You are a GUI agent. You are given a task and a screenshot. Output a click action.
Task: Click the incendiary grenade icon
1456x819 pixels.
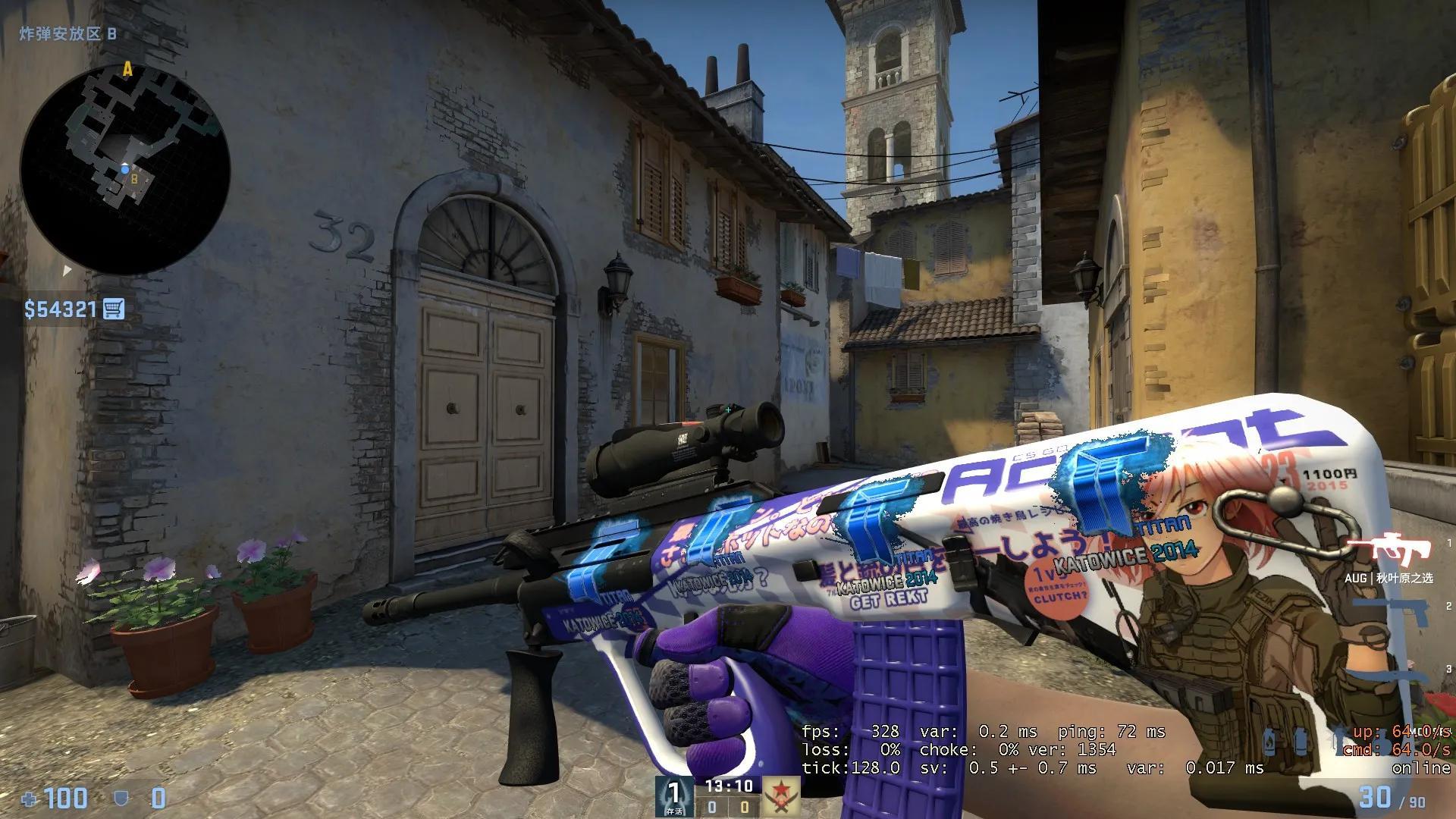(1382, 747)
